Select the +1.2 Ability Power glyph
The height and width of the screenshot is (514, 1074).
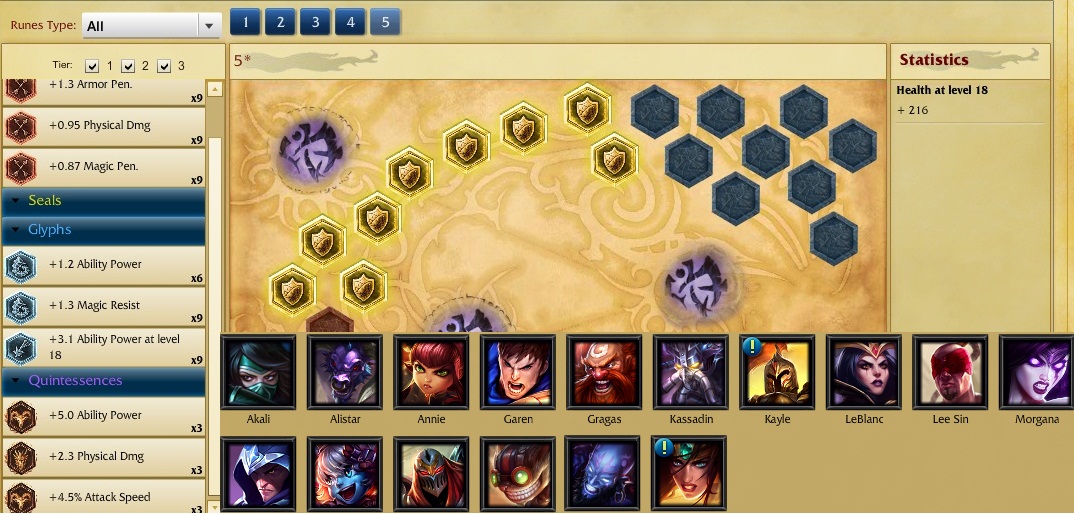coord(104,265)
